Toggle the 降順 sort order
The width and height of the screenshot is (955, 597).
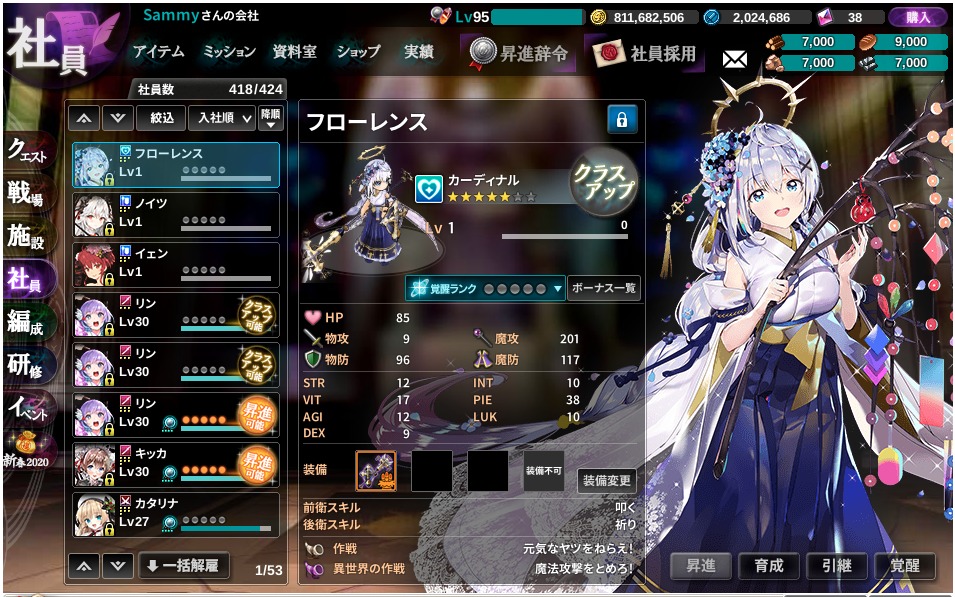pyautogui.click(x=270, y=118)
